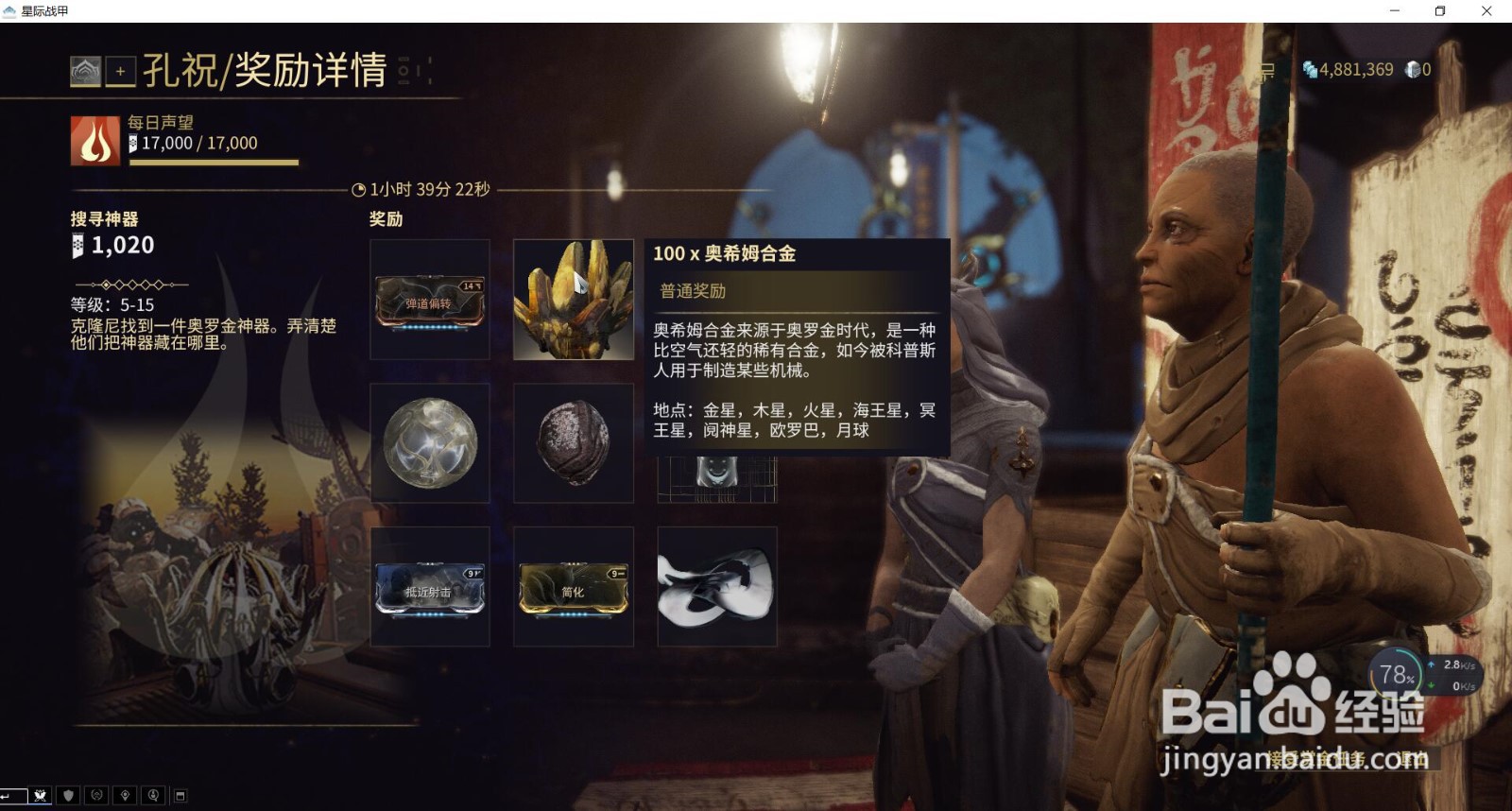Click the shield icon in the bottom toolbar
1512x811 pixels.
coord(68,794)
